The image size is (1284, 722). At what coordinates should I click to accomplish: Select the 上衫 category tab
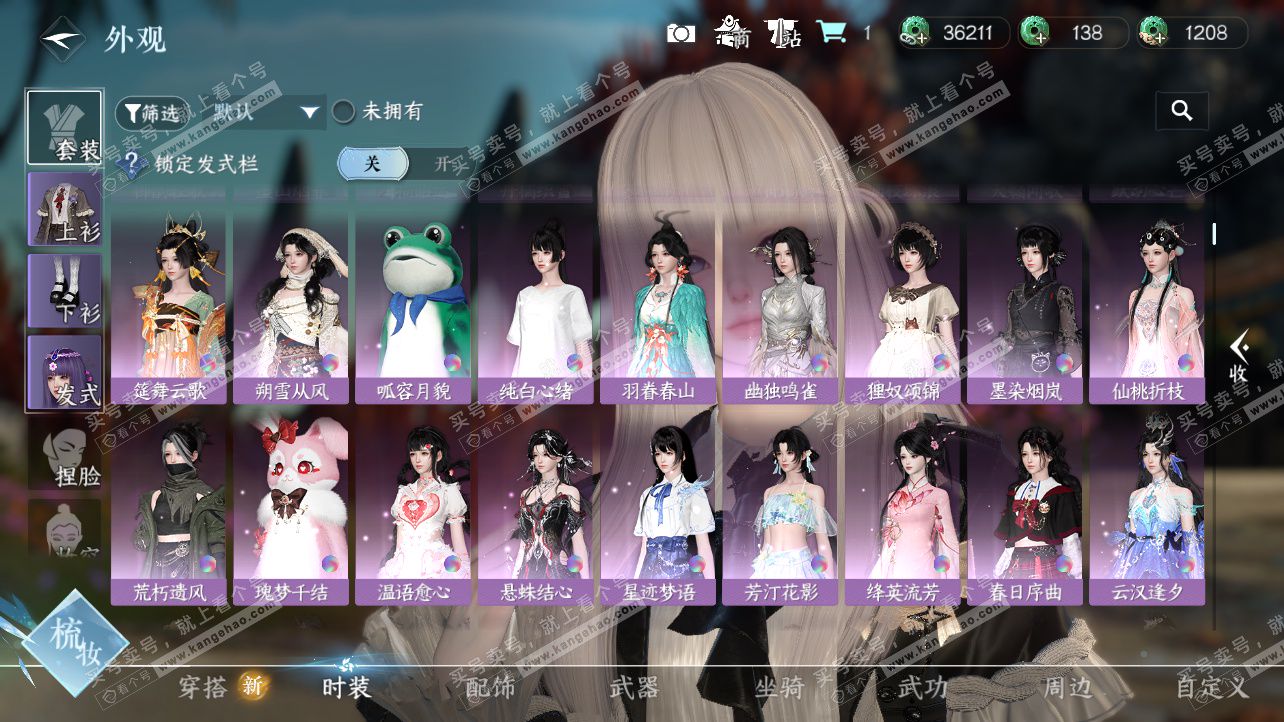[x=65, y=210]
